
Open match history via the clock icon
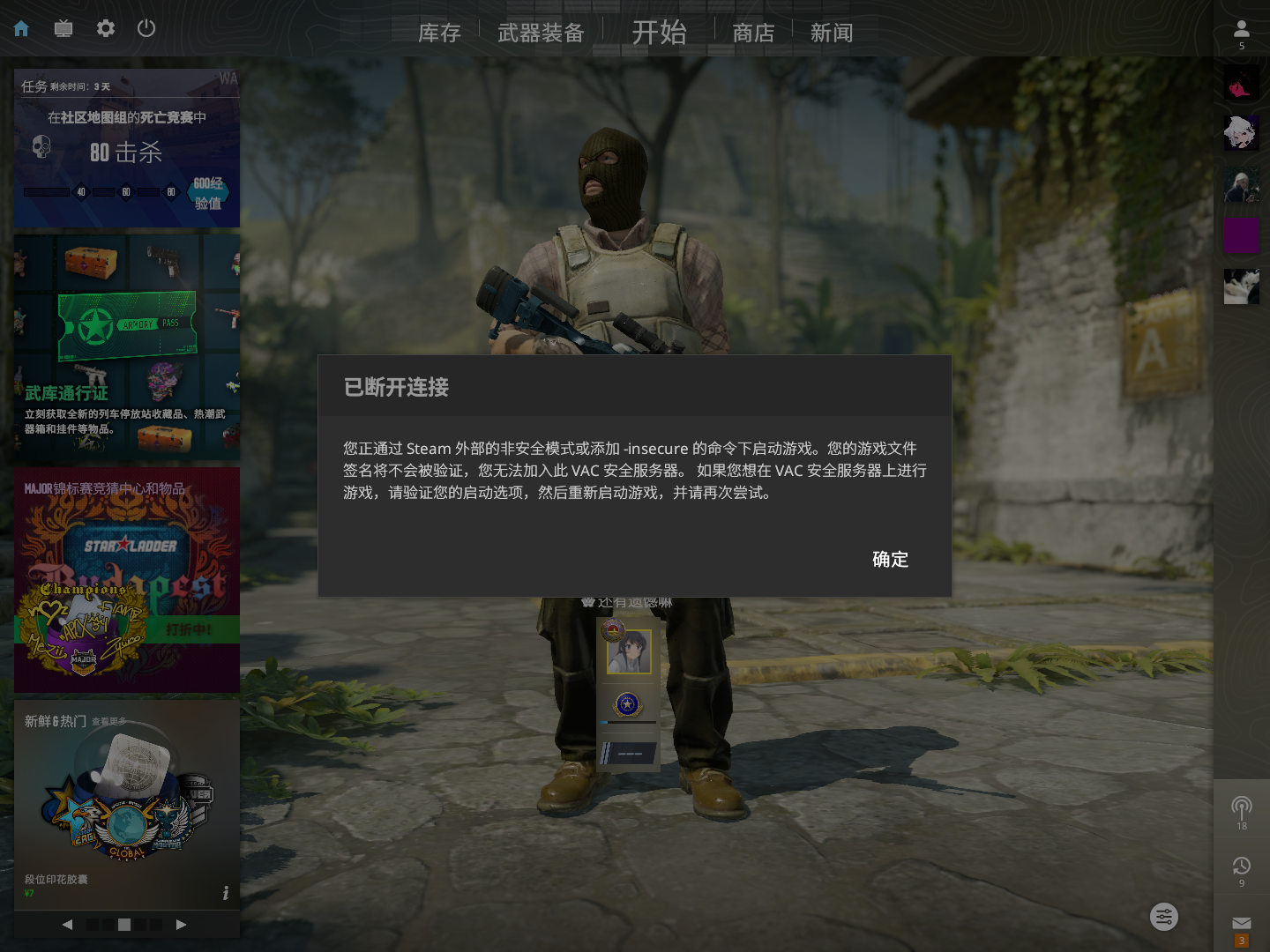1241,865
